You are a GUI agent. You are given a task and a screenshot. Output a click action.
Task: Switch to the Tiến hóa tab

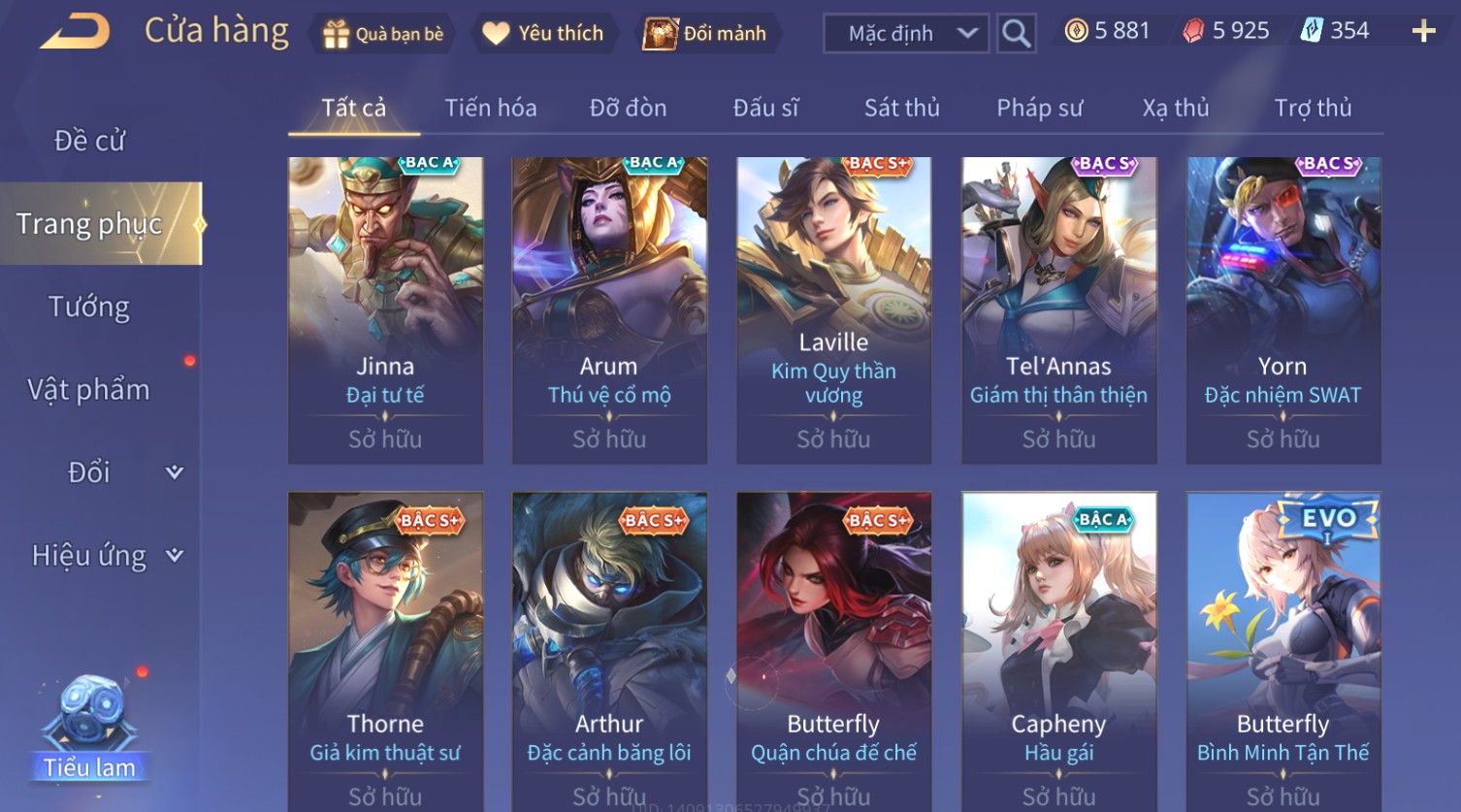click(x=490, y=108)
